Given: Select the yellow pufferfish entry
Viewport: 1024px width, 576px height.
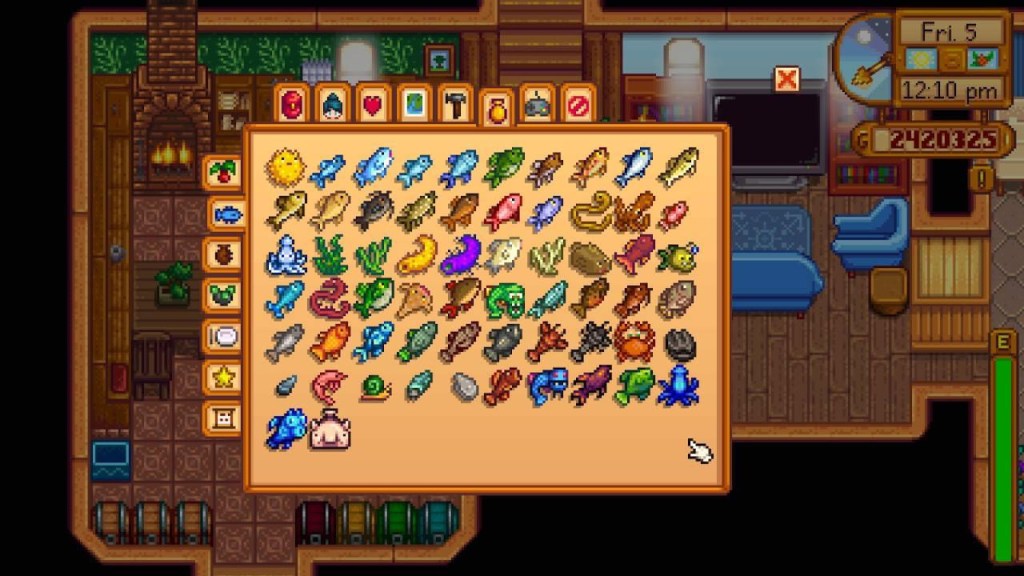Looking at the screenshot, I should [285, 167].
